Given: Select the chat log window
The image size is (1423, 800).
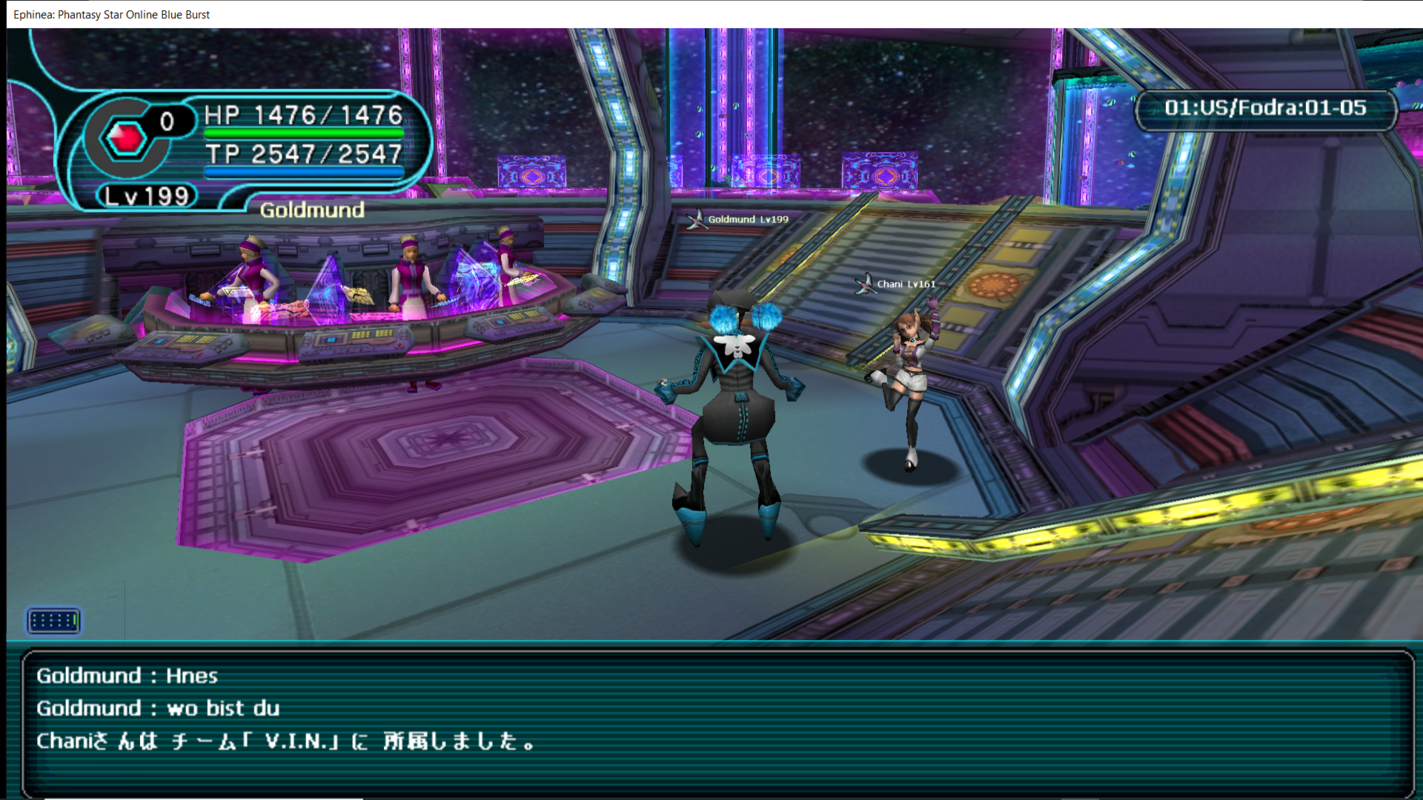Looking at the screenshot, I should 716,722.
